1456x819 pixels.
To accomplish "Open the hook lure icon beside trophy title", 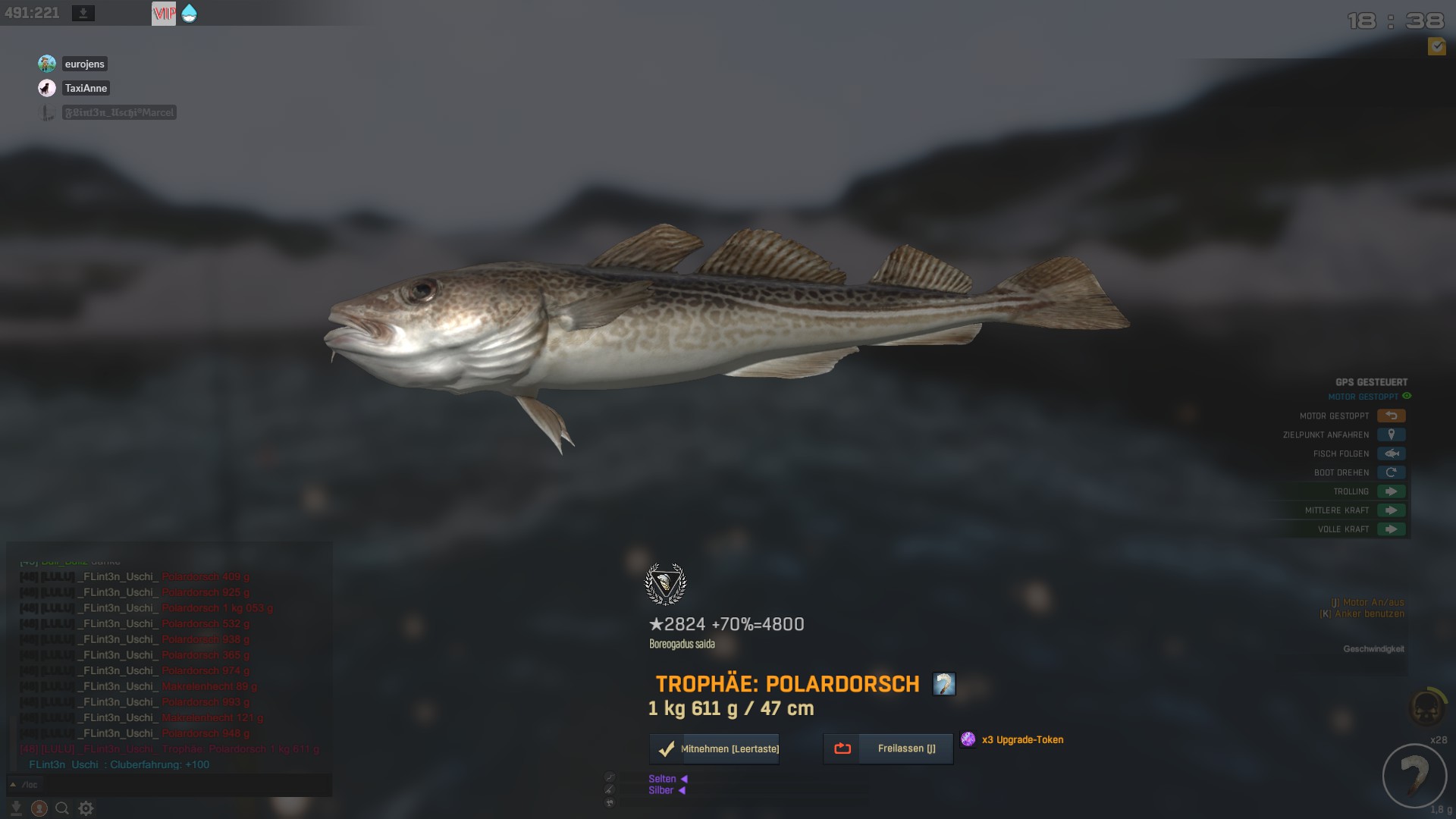I will tap(943, 684).
